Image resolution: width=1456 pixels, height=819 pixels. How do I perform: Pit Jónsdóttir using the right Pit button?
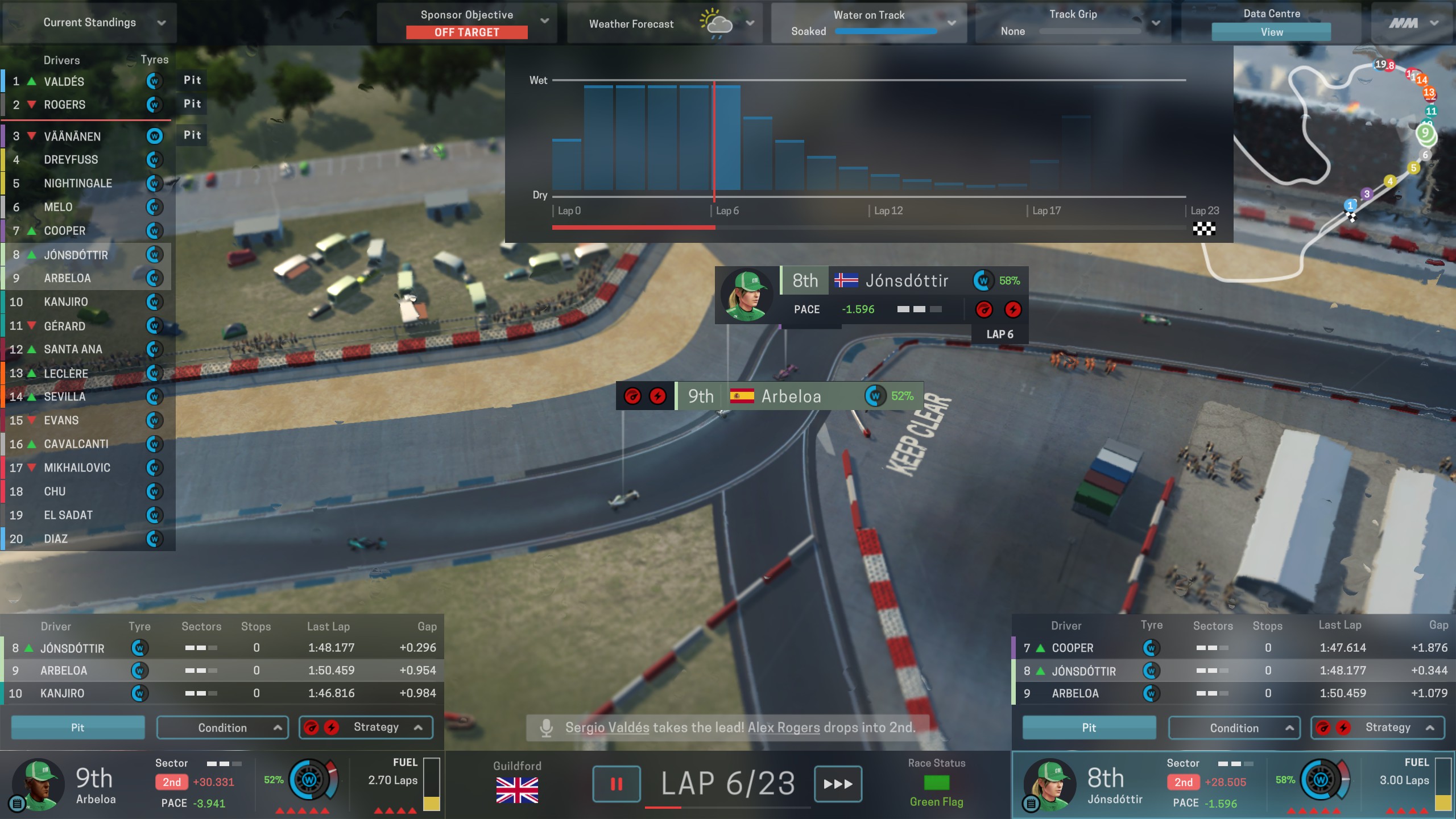tap(1089, 727)
